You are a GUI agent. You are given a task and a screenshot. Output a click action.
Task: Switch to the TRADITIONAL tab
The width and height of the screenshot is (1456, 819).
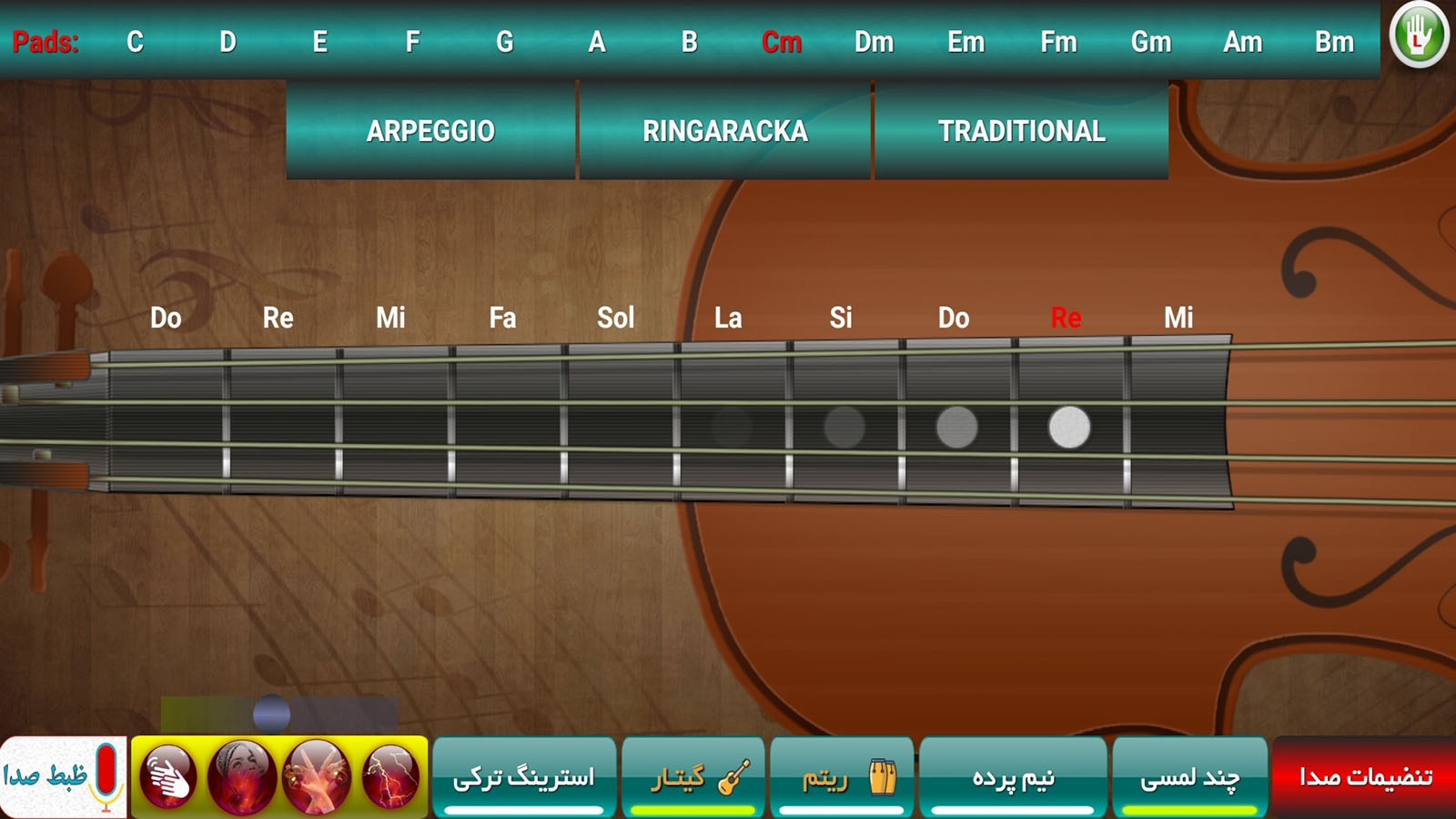point(1022,132)
